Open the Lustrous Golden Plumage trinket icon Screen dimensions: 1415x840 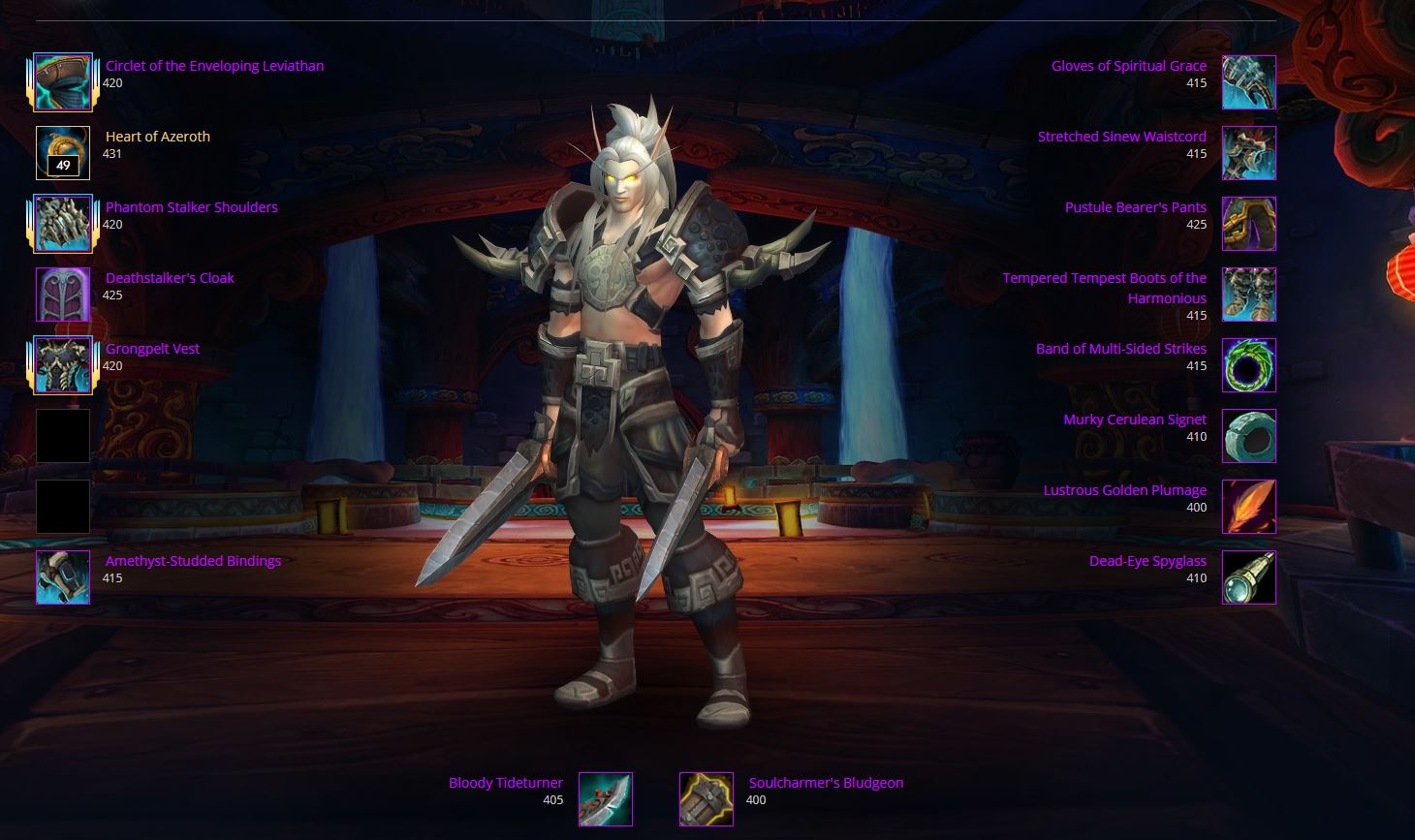point(1248,506)
